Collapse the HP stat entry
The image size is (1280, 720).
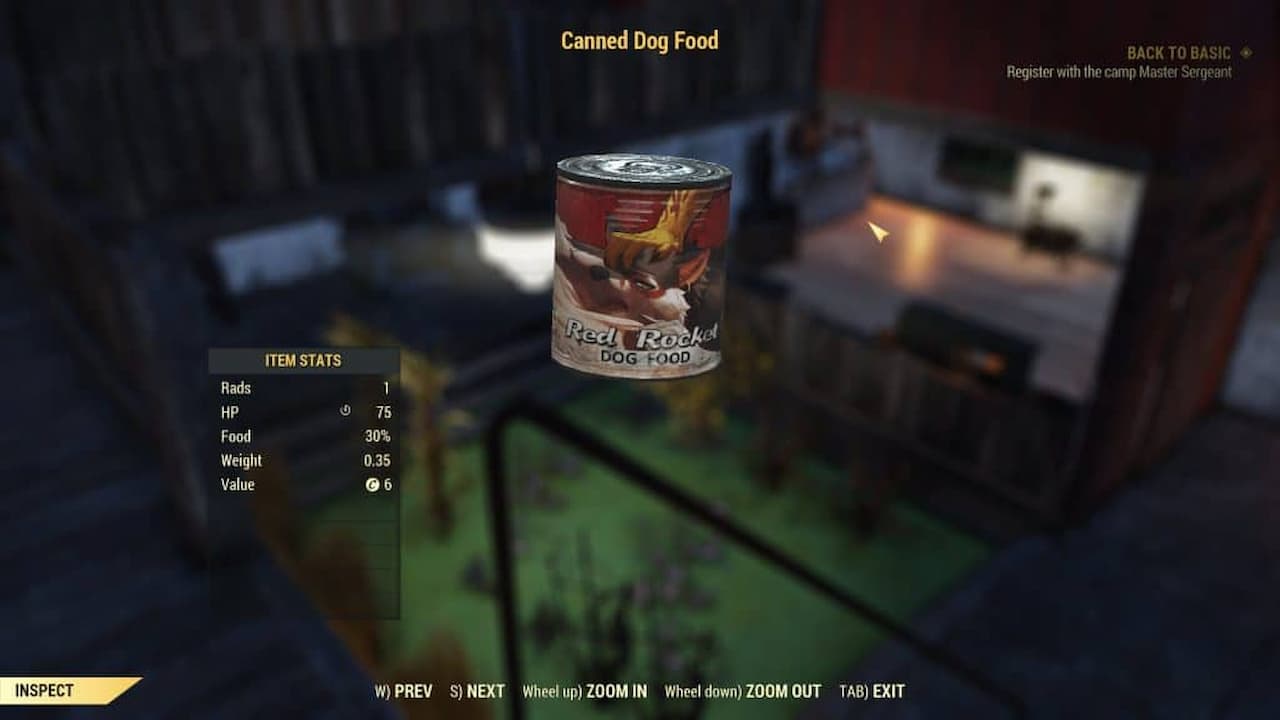click(300, 412)
